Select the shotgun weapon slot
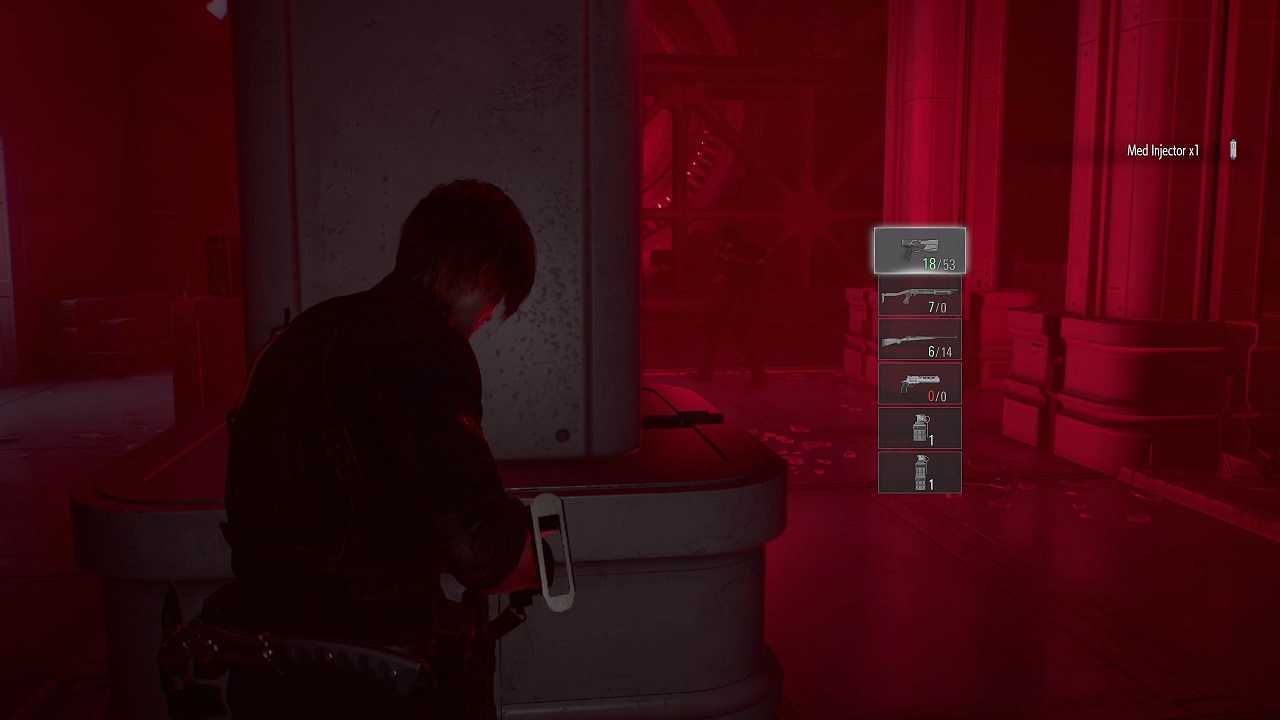This screenshot has width=1280, height=720. 920,295
